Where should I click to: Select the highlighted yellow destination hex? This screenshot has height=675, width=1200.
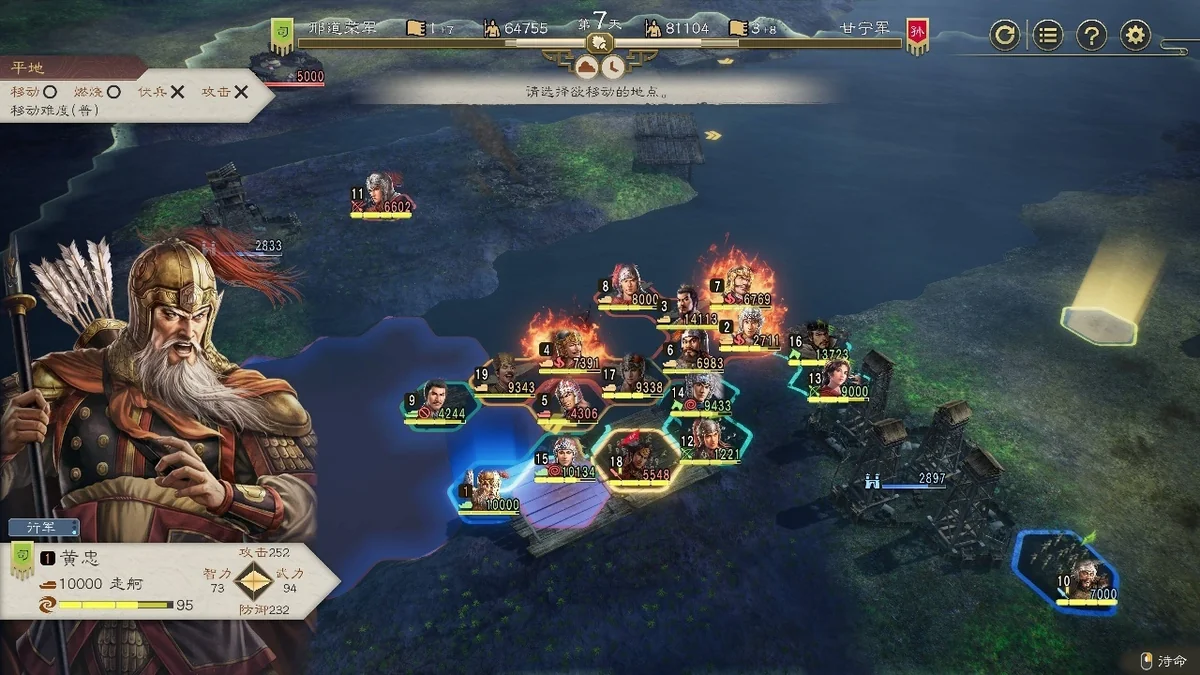point(1099,324)
